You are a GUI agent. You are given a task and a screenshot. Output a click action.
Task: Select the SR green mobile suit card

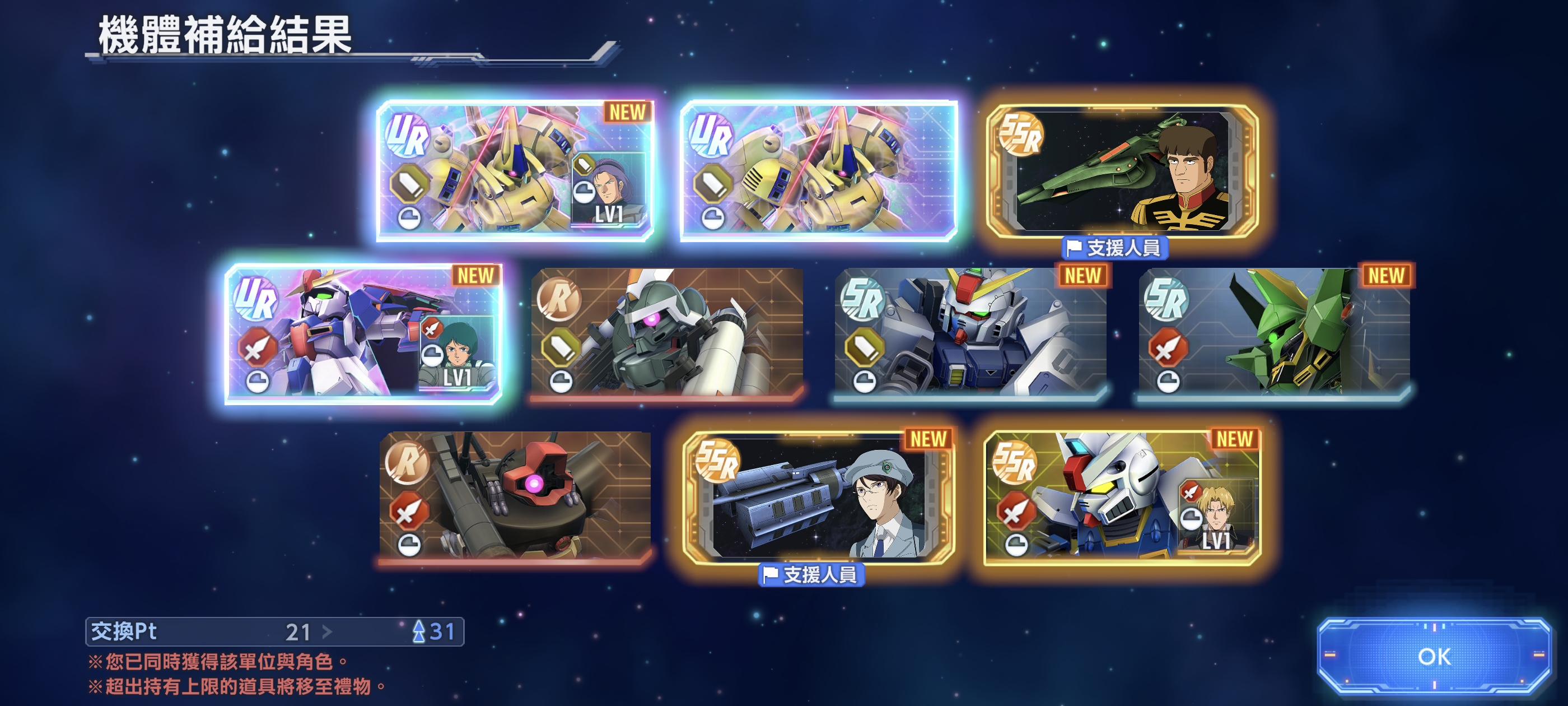pyautogui.click(x=1274, y=334)
